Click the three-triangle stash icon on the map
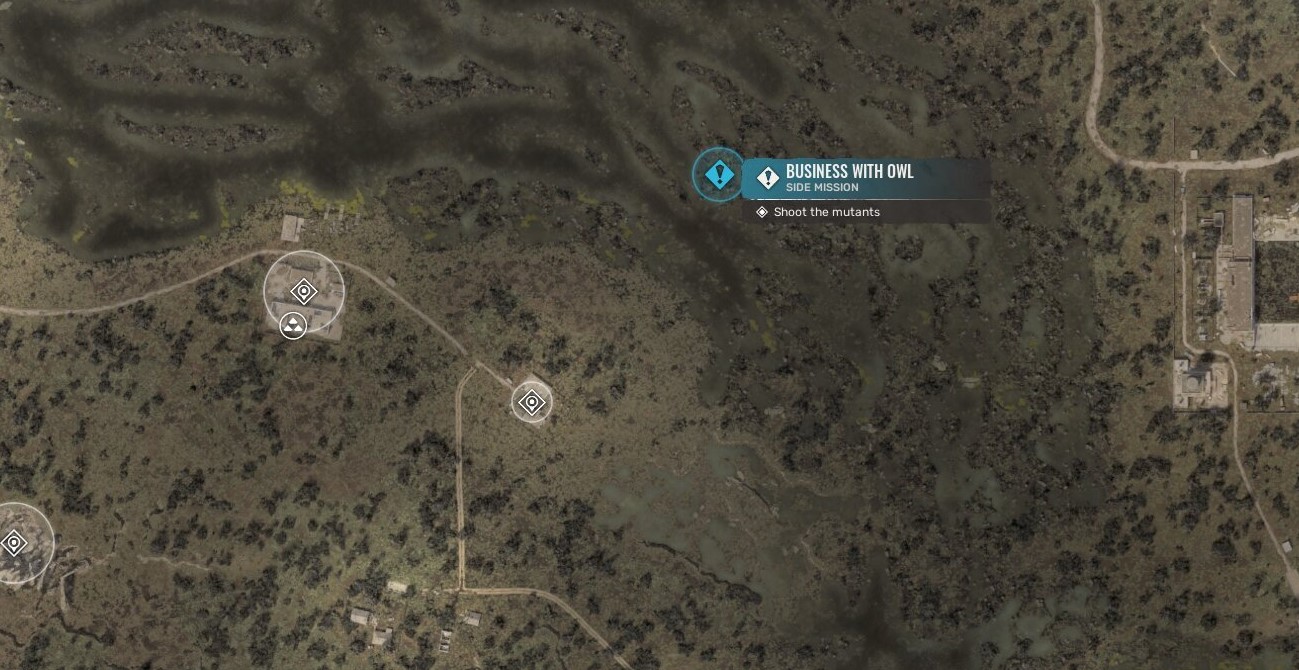This screenshot has height=670, width=1299. pos(293,325)
